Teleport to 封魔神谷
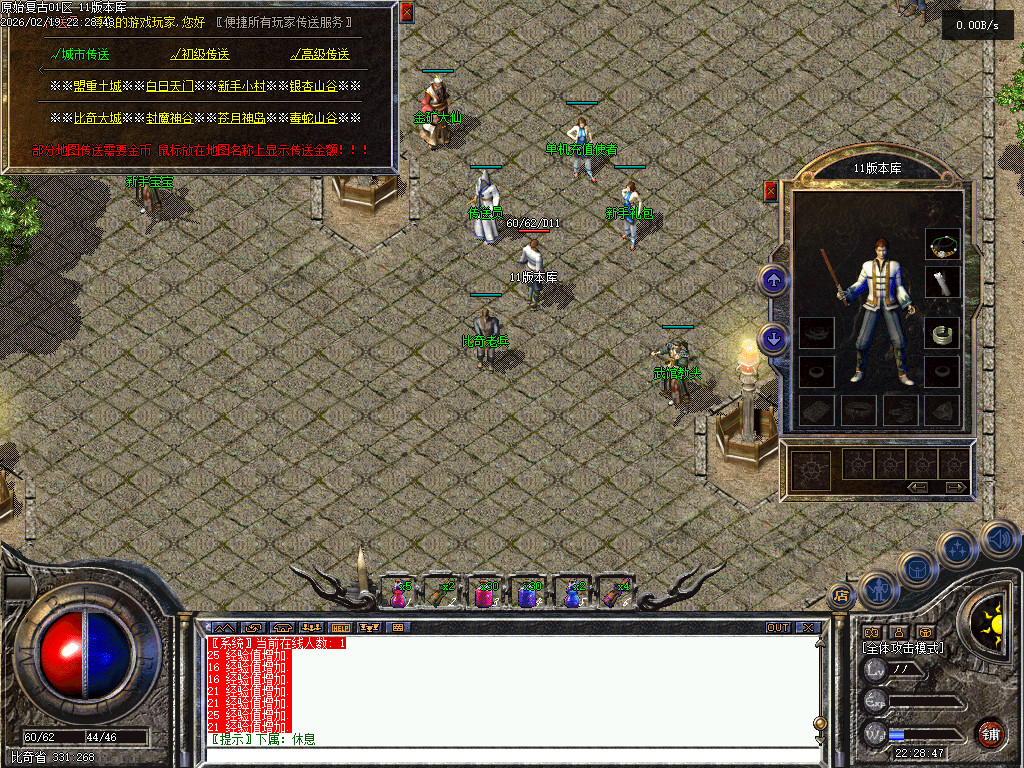The width and height of the screenshot is (1024, 768). (x=169, y=118)
